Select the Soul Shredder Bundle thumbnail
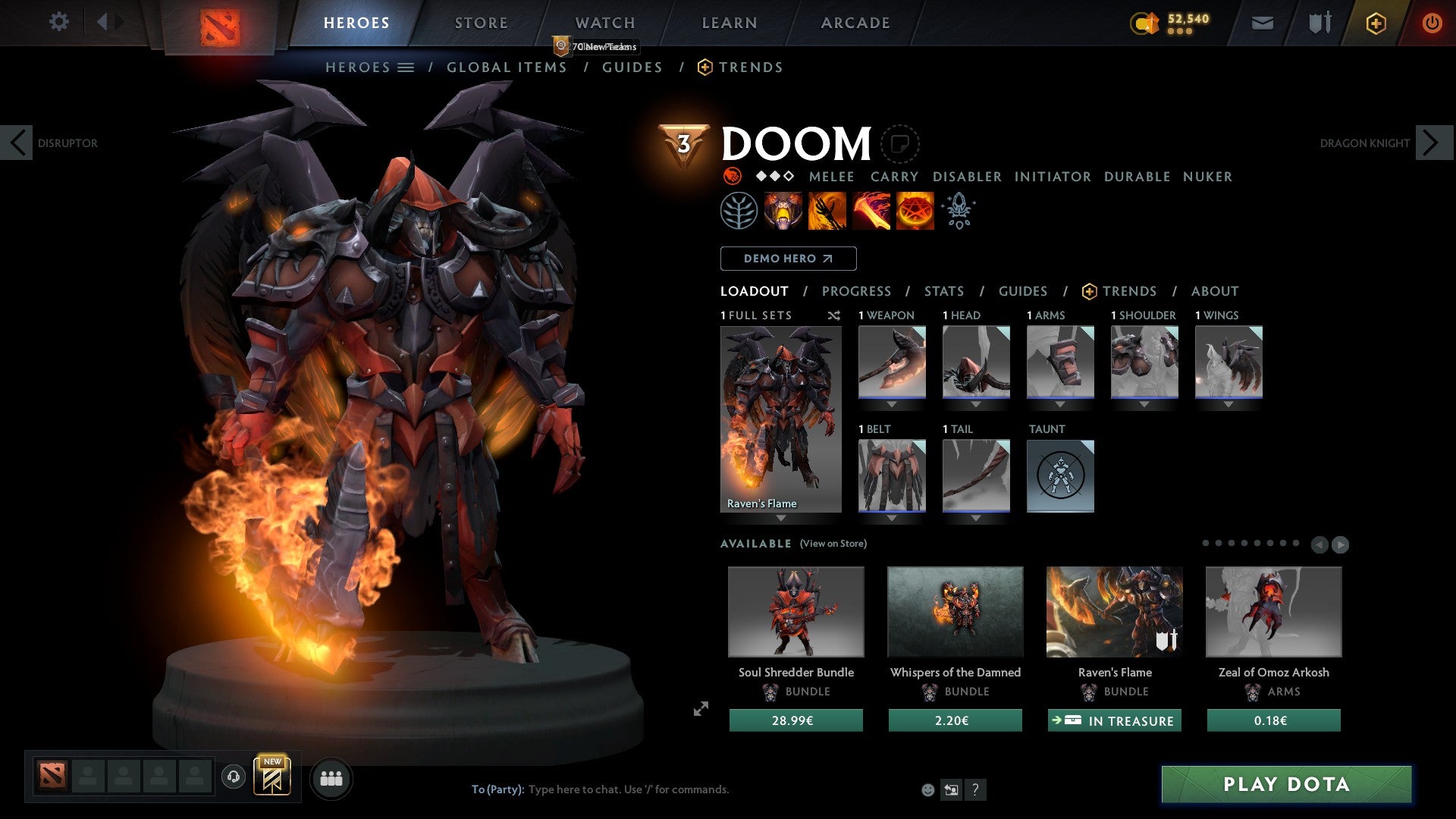1456x819 pixels. [795, 612]
